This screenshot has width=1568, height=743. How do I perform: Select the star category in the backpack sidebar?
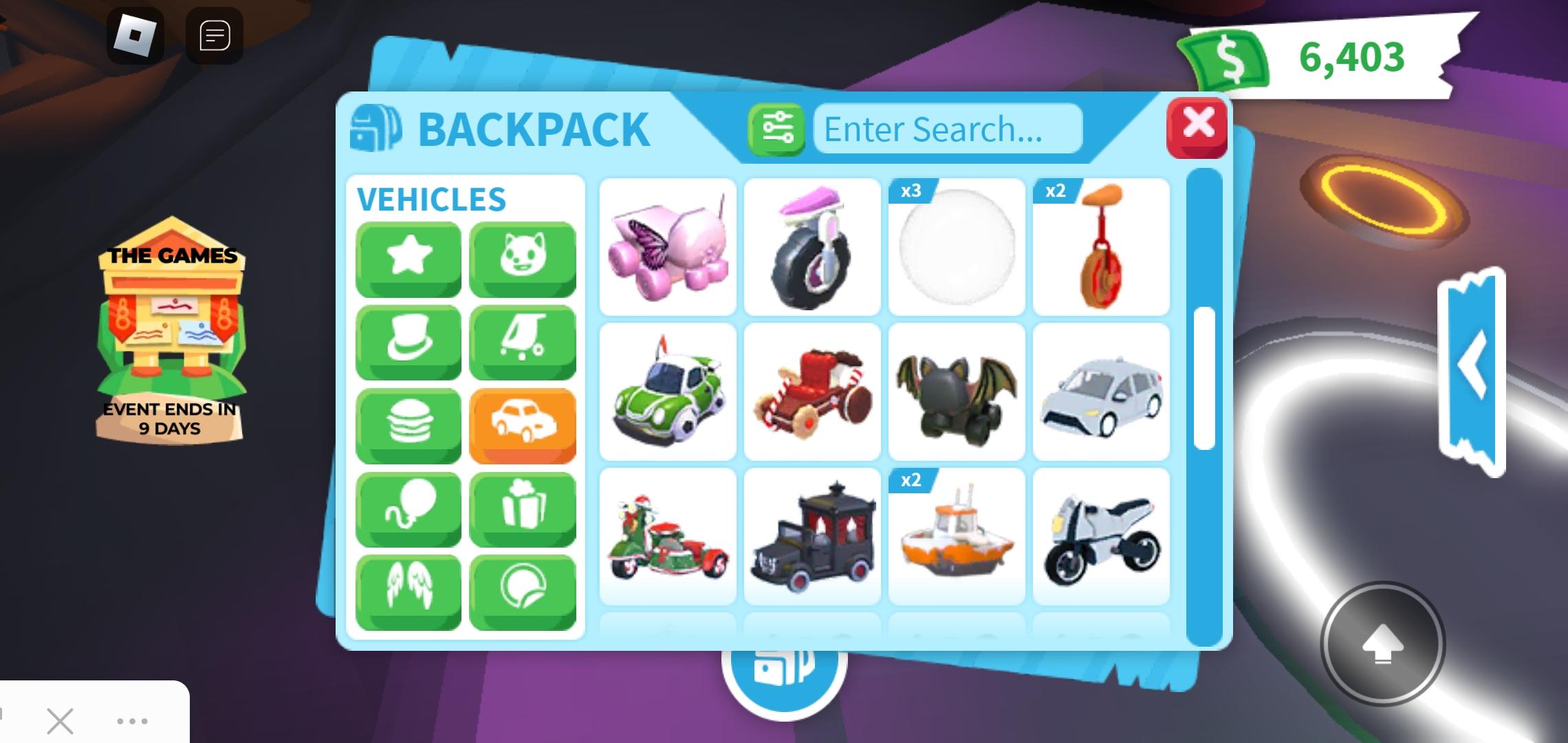pyautogui.click(x=409, y=257)
